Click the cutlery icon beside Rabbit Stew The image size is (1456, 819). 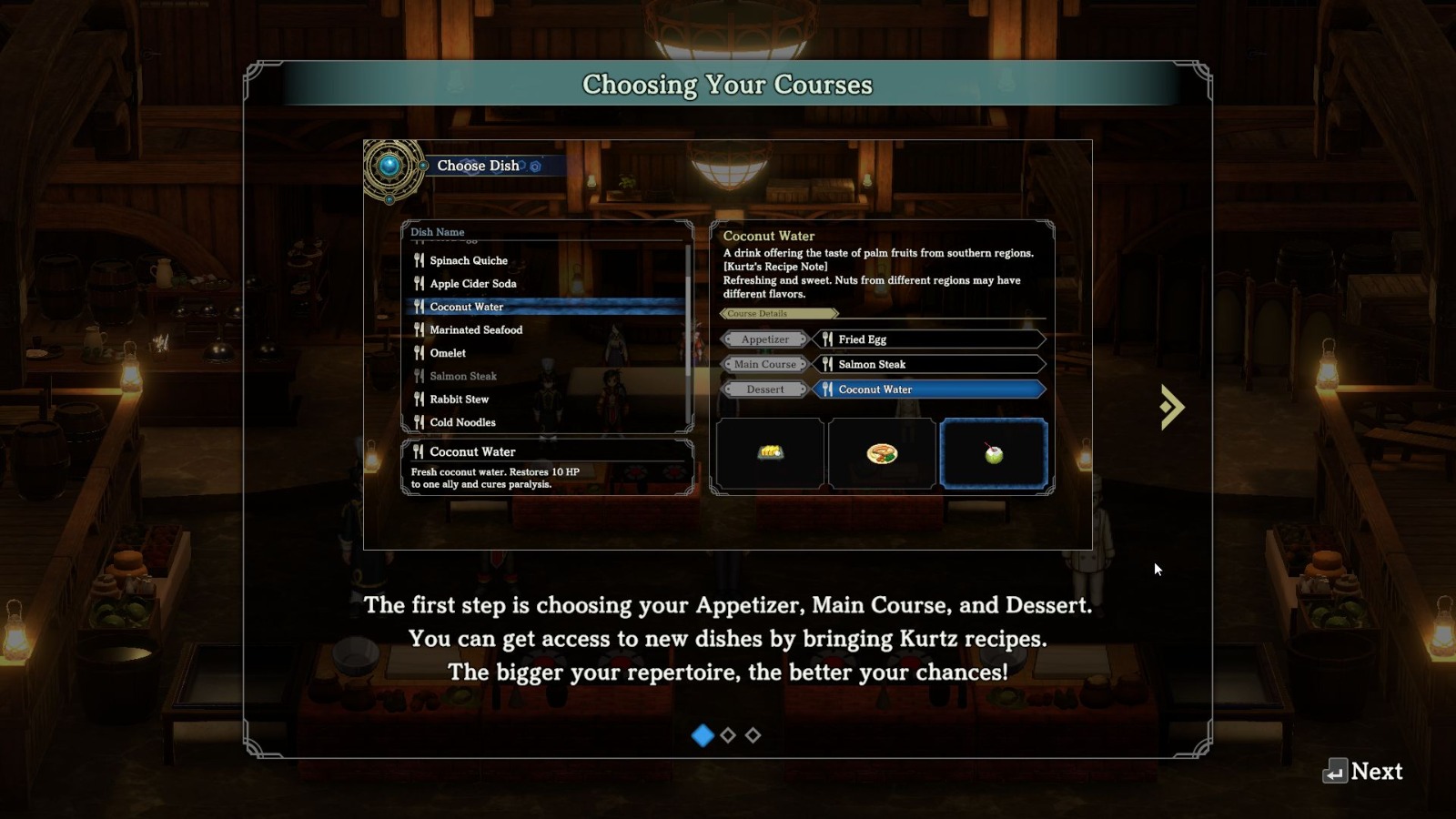(x=420, y=399)
